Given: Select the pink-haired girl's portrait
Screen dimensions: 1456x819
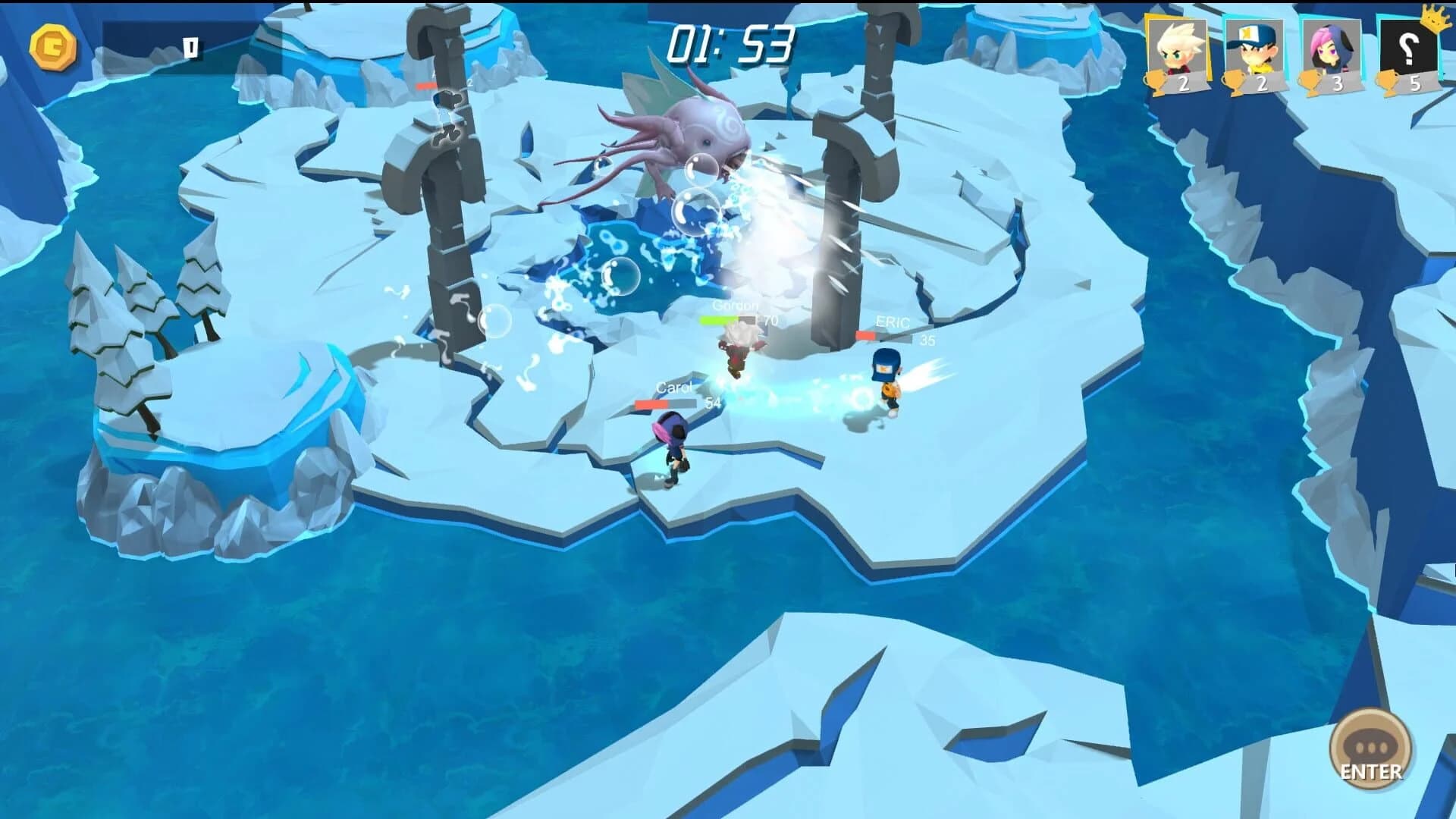Looking at the screenshot, I should [x=1329, y=47].
